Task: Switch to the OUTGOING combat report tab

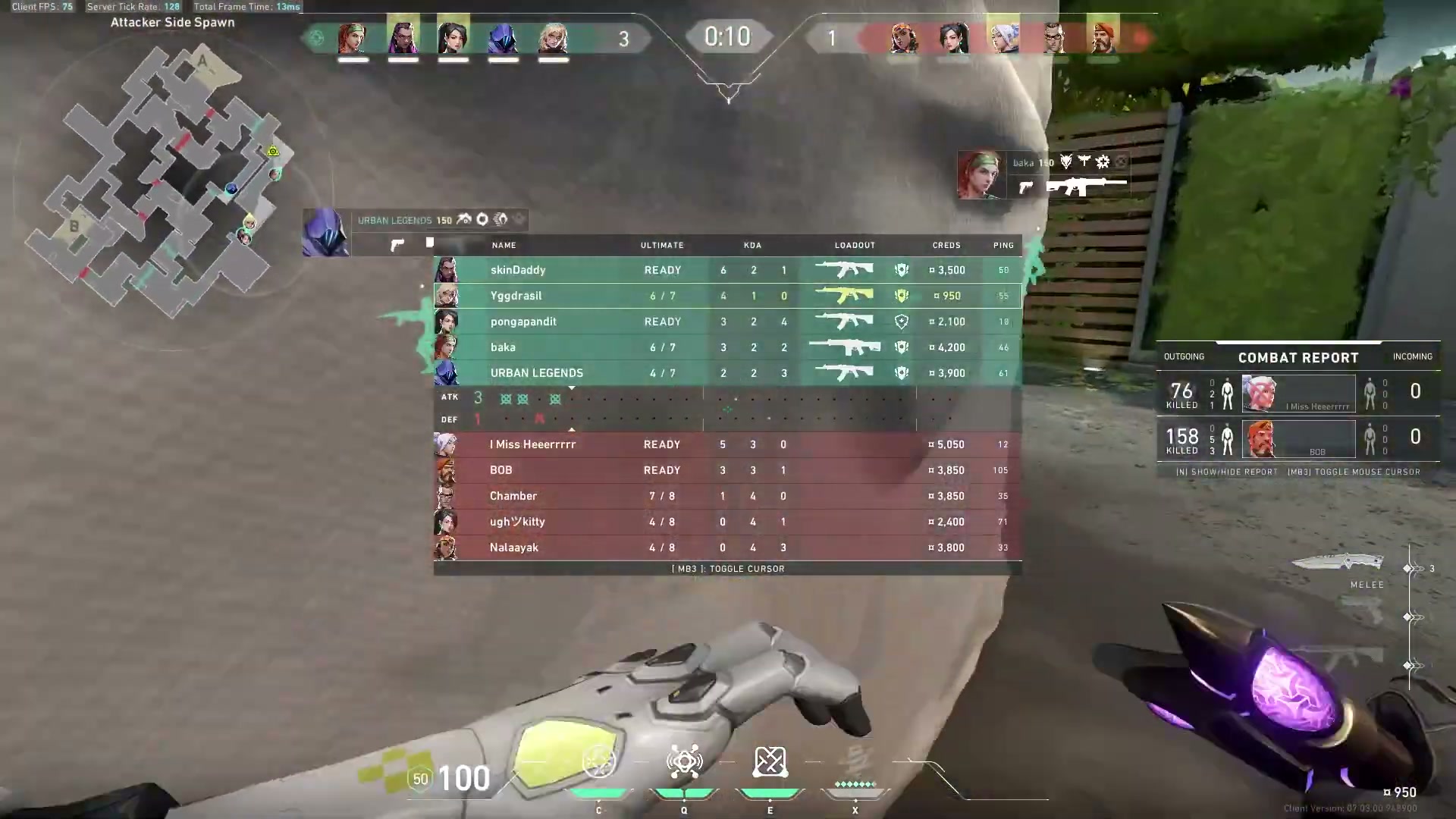Action: (x=1185, y=356)
